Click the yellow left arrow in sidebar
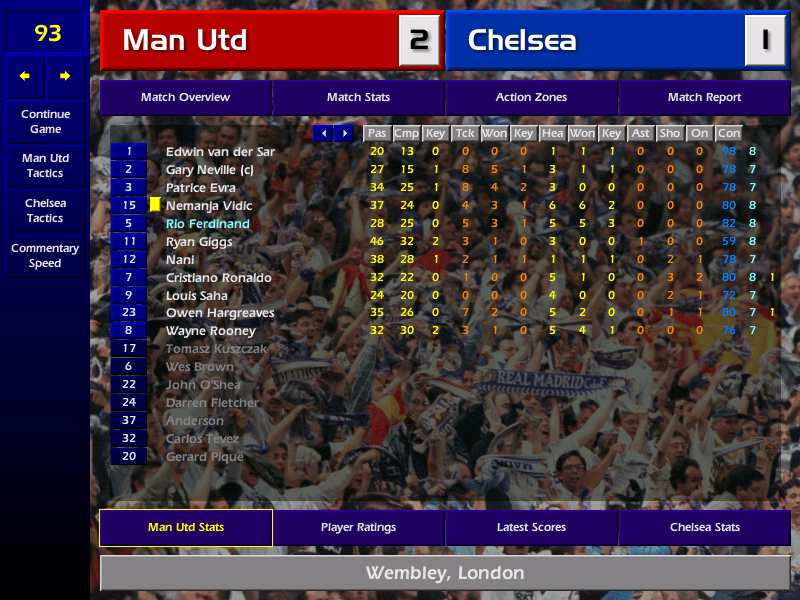 tap(25, 76)
